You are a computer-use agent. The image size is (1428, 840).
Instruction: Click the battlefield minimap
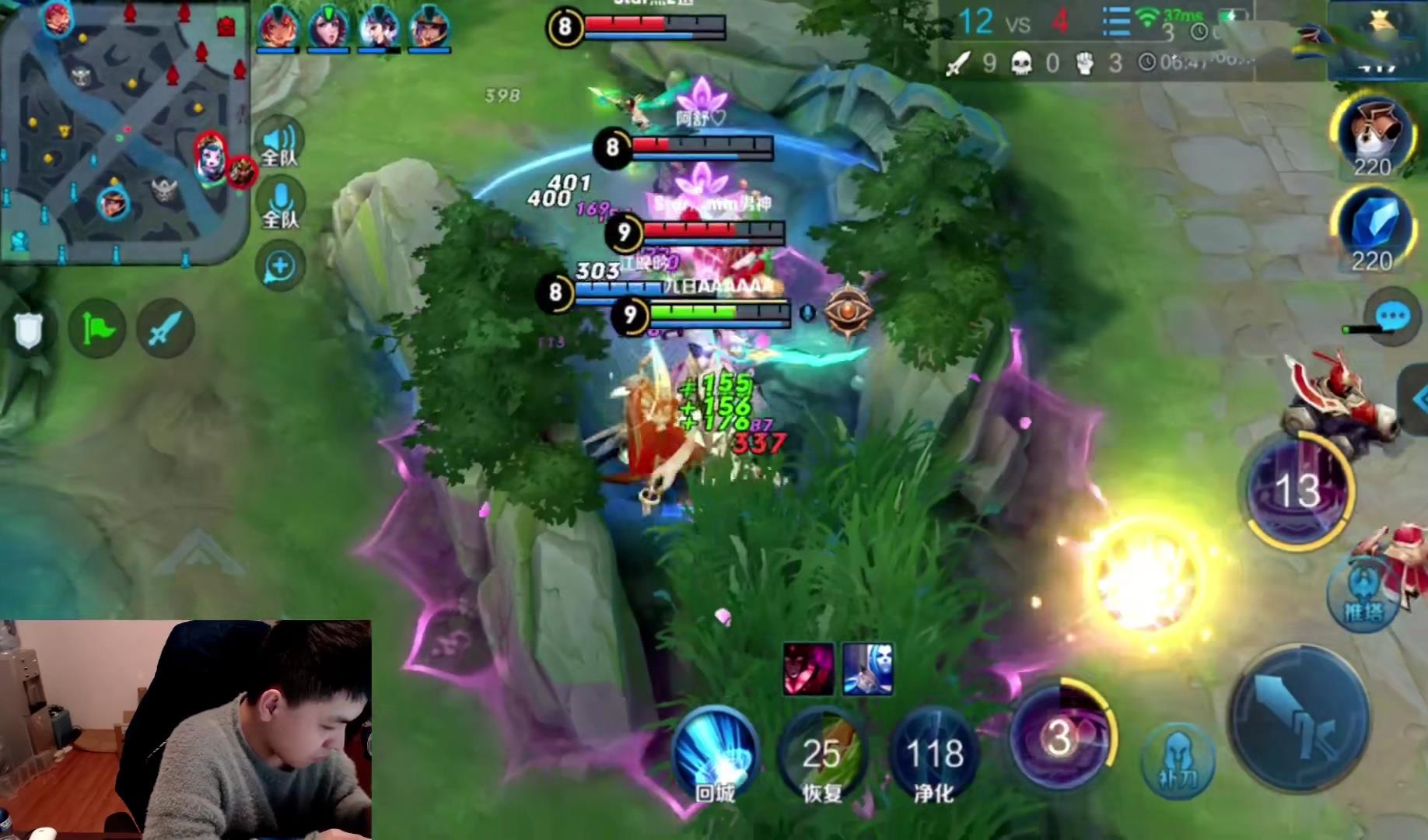point(124,132)
